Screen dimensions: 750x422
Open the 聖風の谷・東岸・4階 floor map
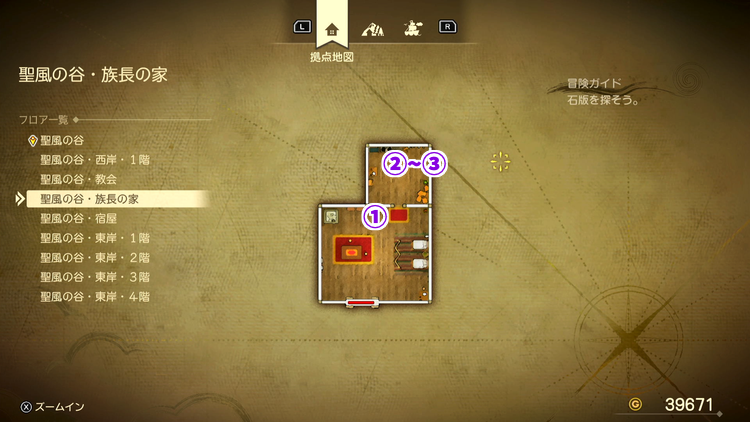[x=96, y=296]
